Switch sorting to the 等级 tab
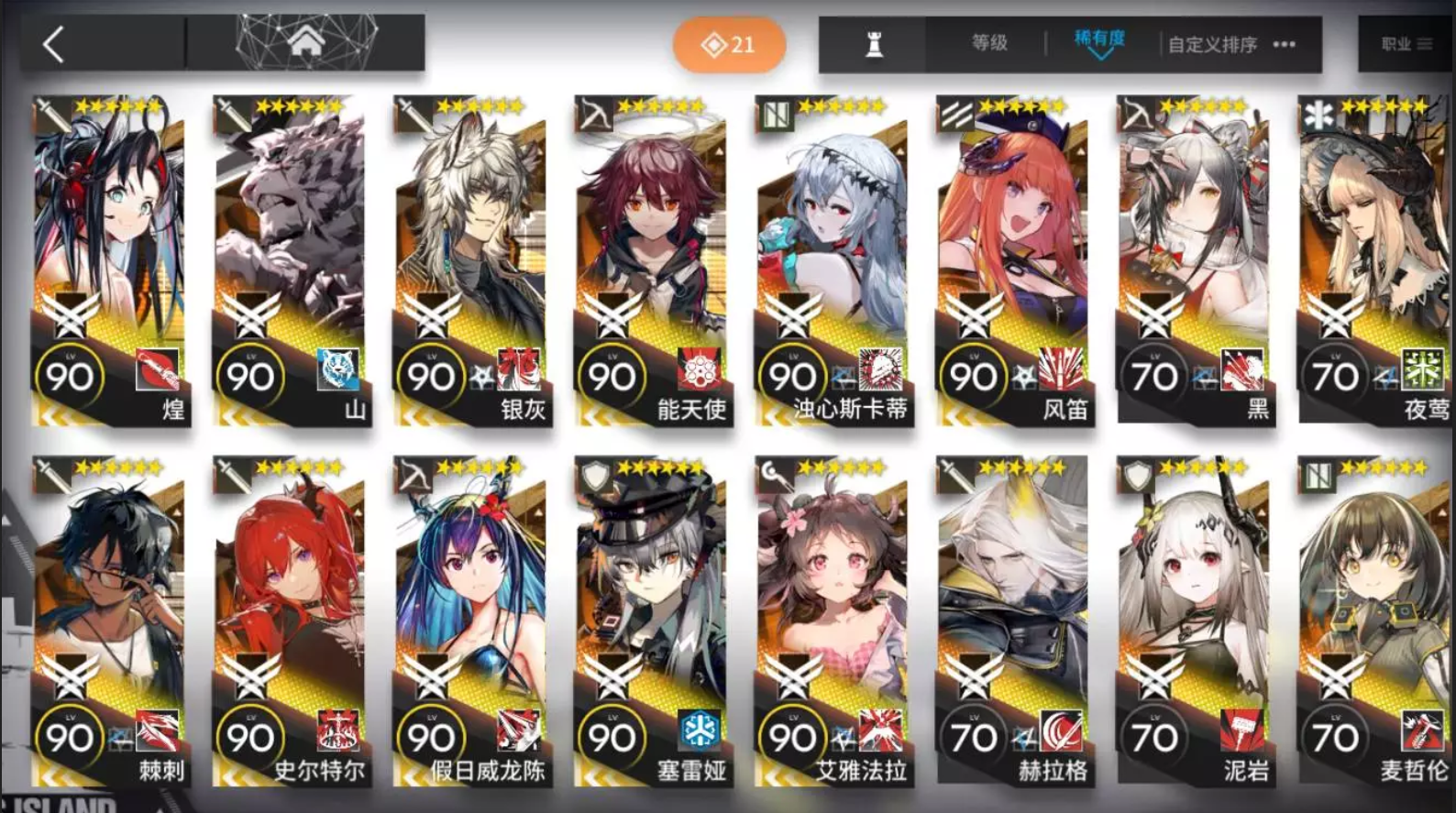The image size is (1456, 813). coord(989,42)
